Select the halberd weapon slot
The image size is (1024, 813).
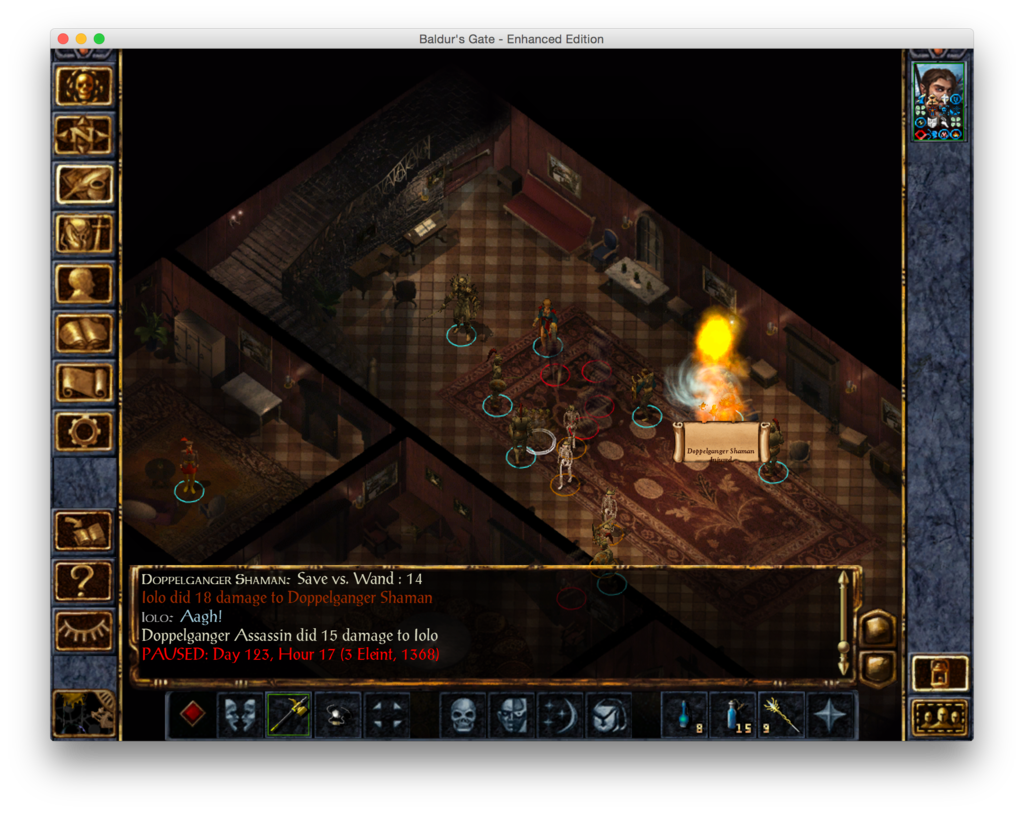point(288,714)
